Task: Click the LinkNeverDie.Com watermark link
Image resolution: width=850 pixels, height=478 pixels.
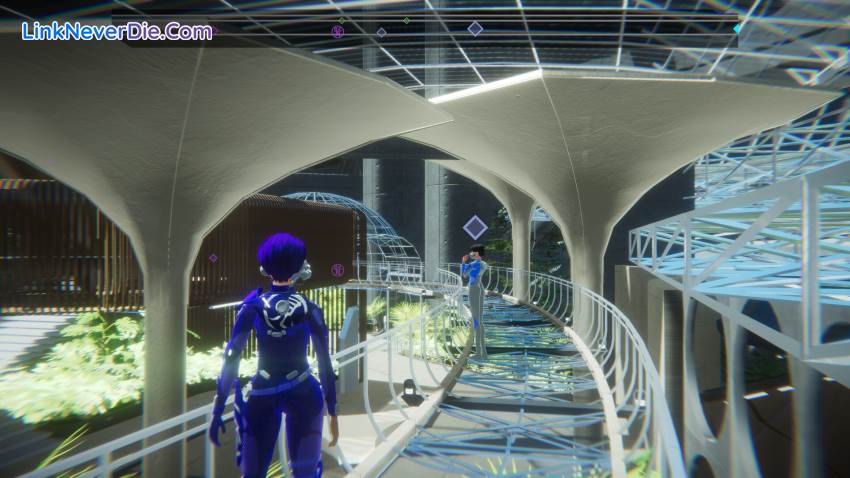Action: [x=117, y=32]
